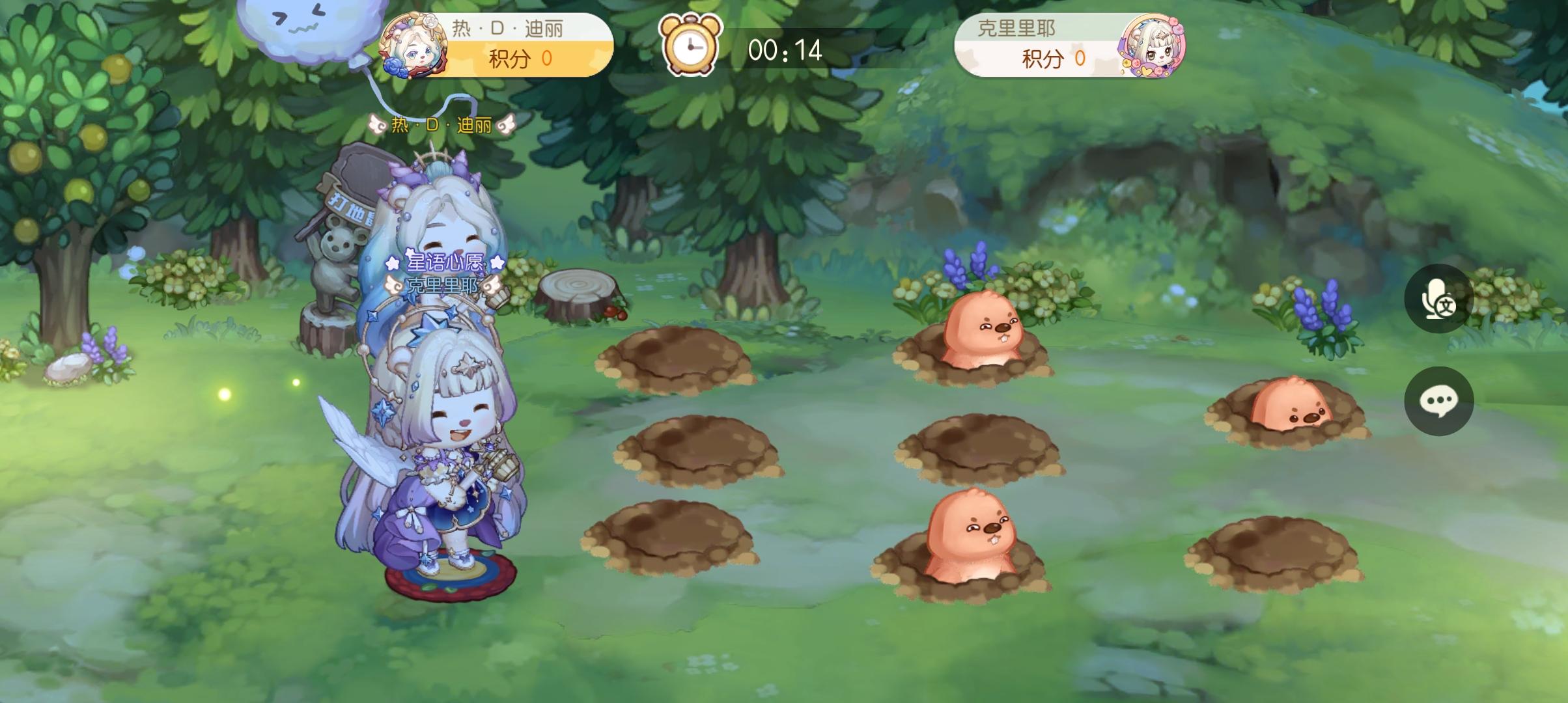Tap the alarm clock timer icon
The image size is (1568, 703).
click(690, 48)
